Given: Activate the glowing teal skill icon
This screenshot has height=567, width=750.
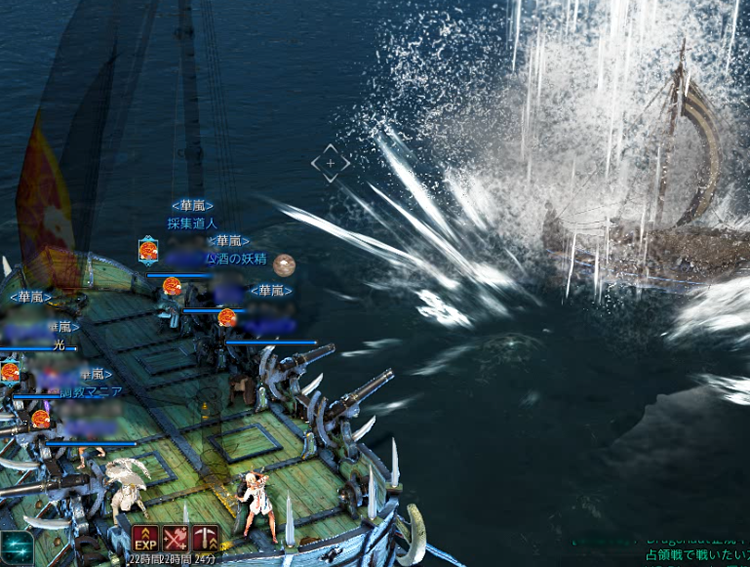Looking at the screenshot, I should click(16, 546).
